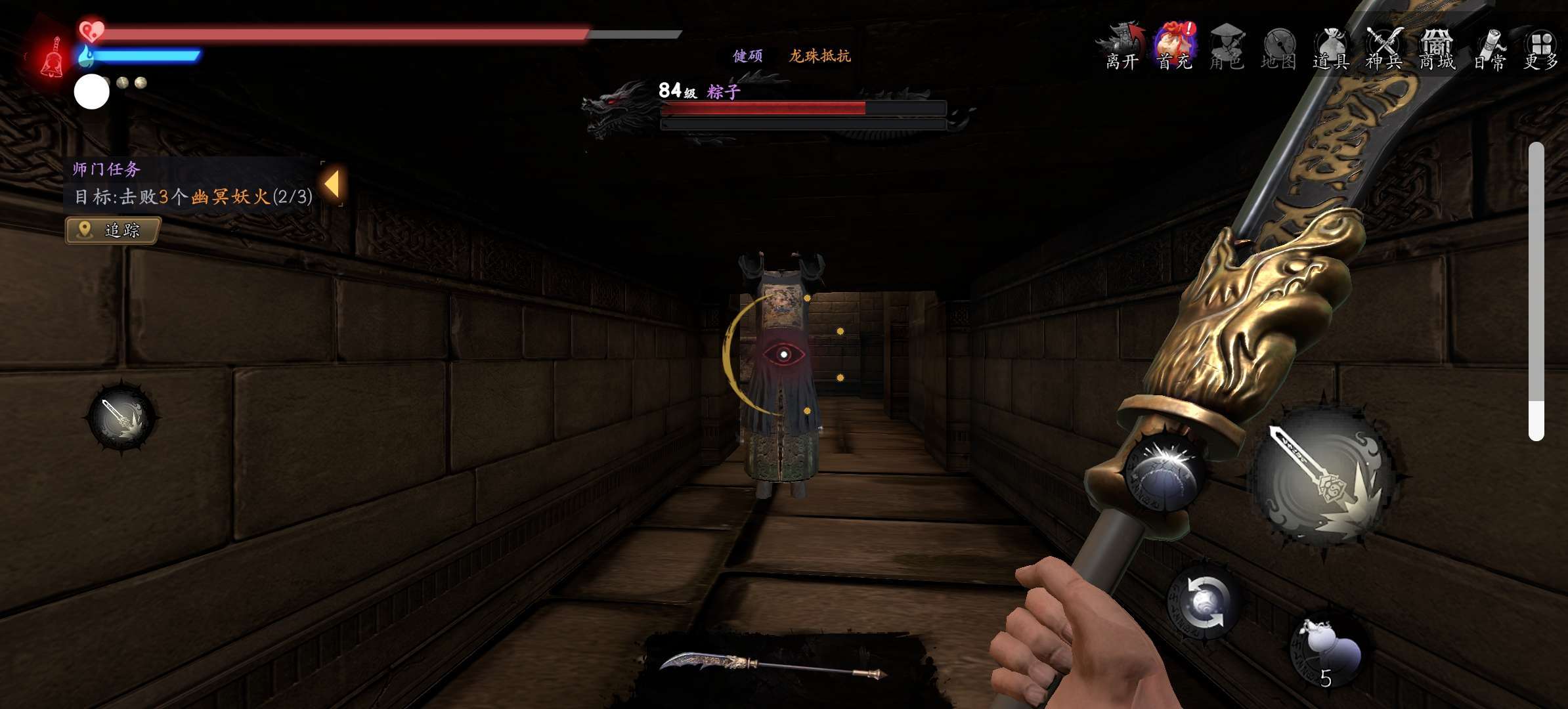Tap the left-side sword skill icon
Image resolution: width=1568 pixels, height=709 pixels.
(122, 418)
